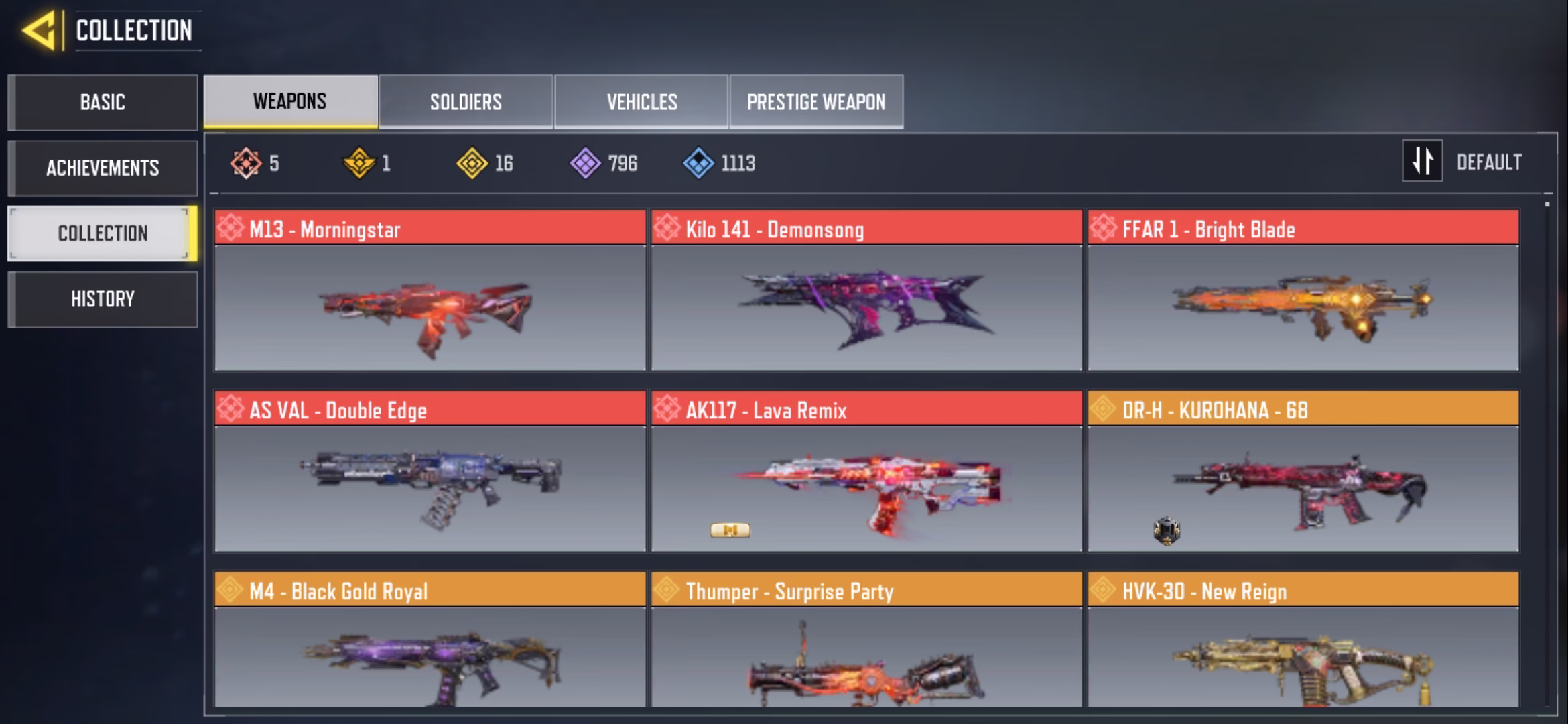Open the Achievements section

pyautogui.click(x=103, y=168)
